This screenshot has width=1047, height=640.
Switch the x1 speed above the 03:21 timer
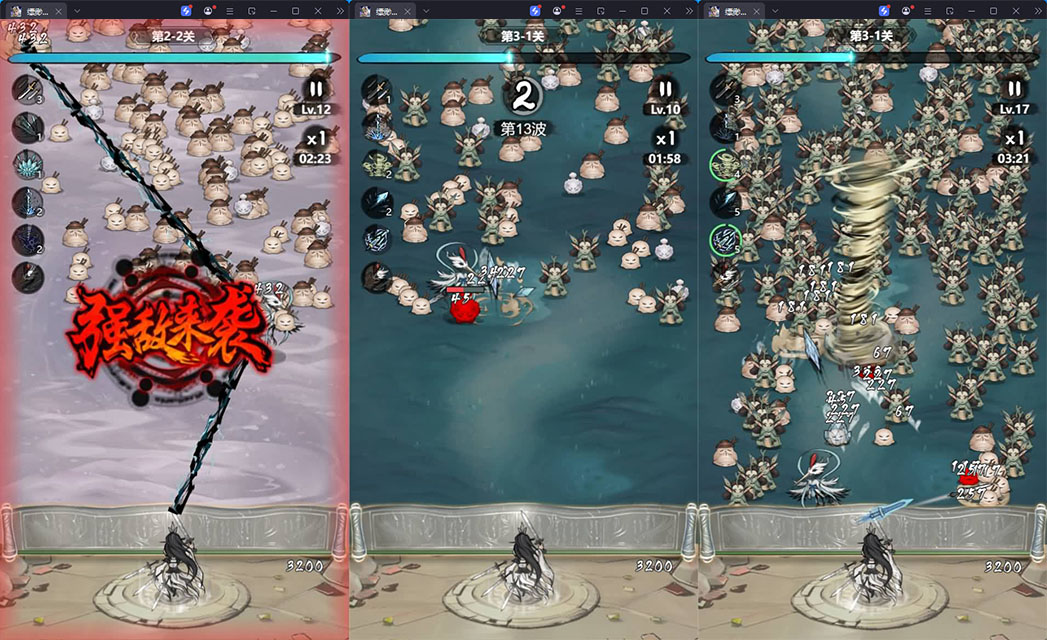[1014, 138]
